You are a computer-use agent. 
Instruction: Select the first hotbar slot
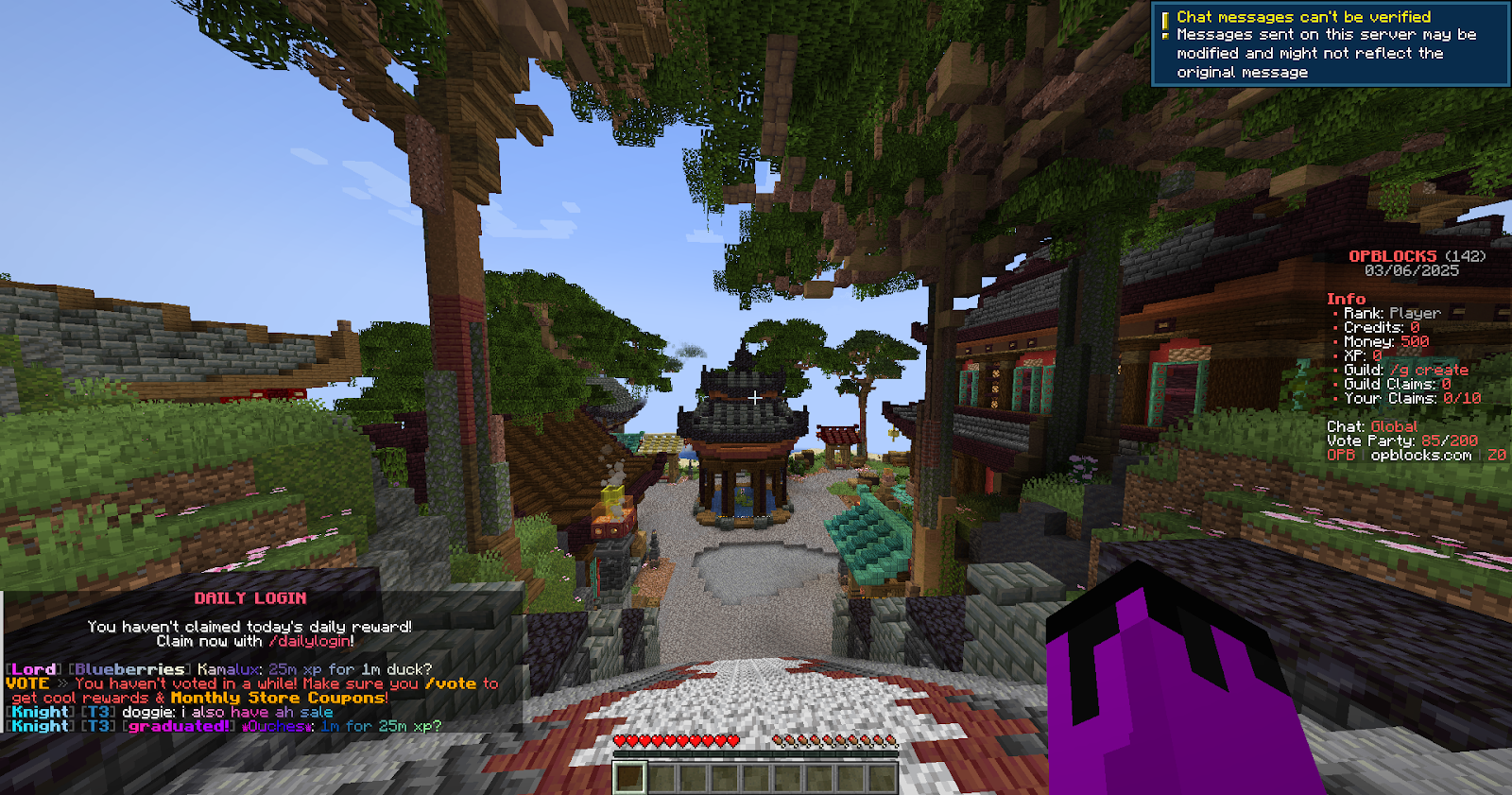[630, 778]
